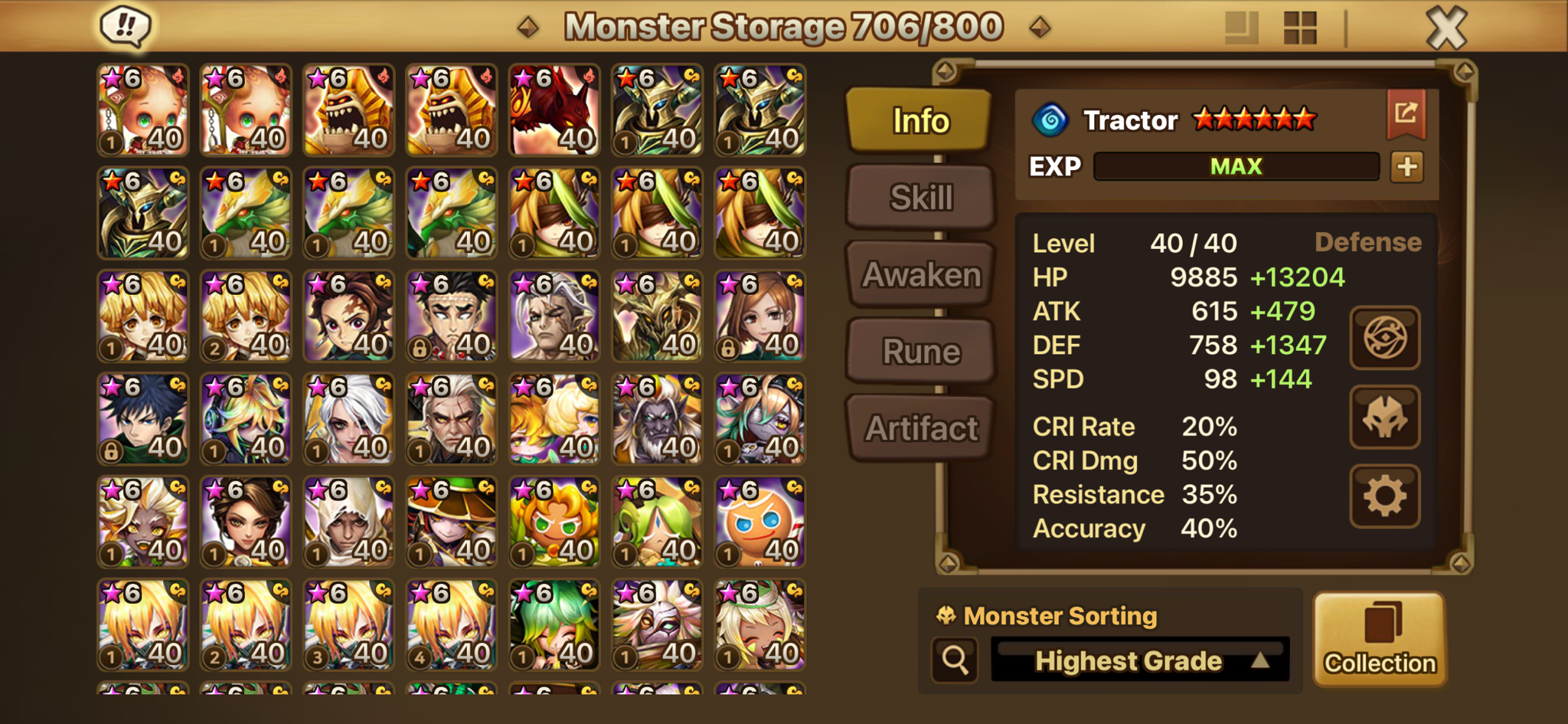Screen dimensions: 1568x724
Task: Switch to the Info tab
Action: (x=920, y=121)
